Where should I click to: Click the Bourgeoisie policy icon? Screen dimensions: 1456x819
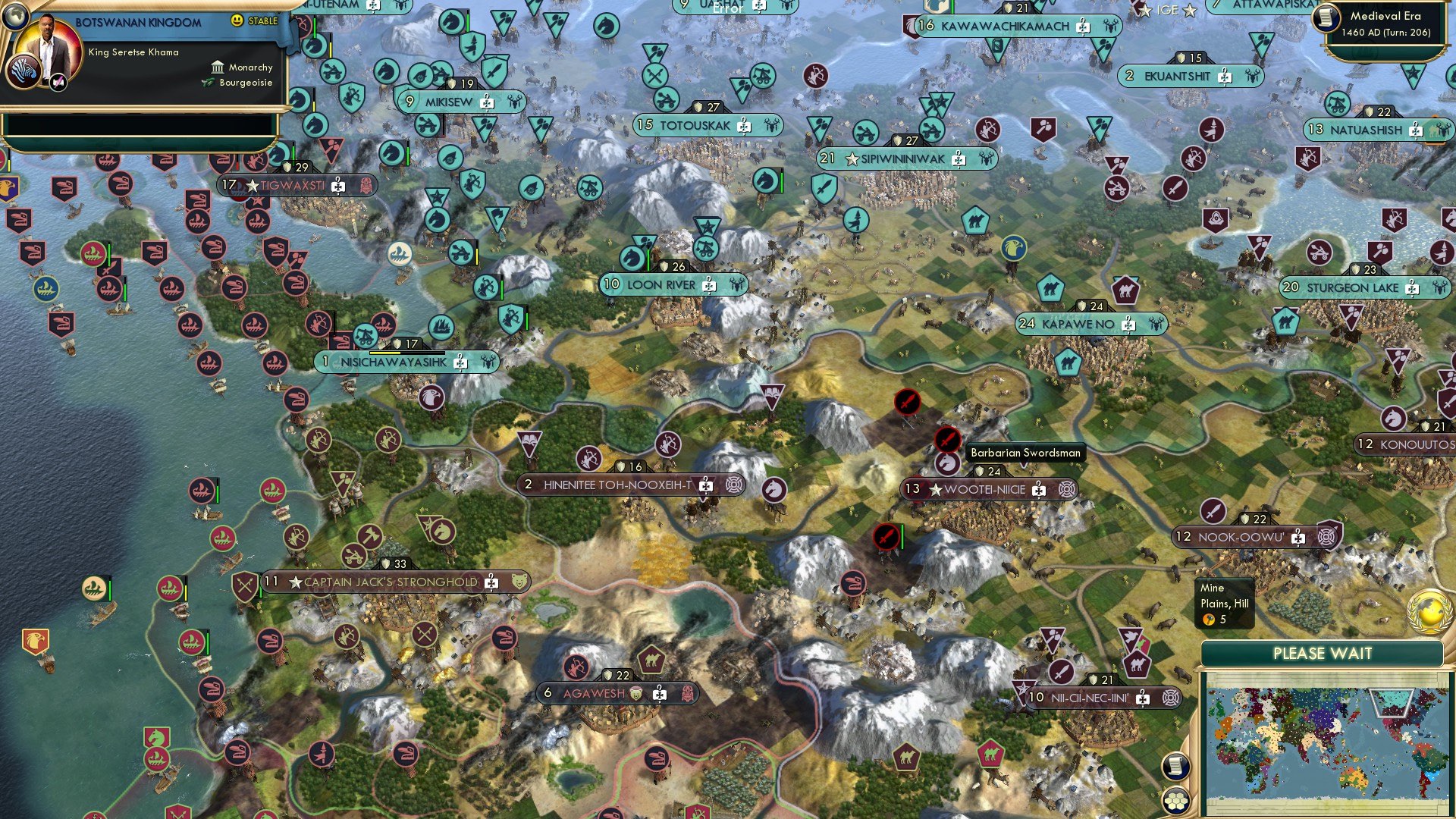(x=207, y=83)
